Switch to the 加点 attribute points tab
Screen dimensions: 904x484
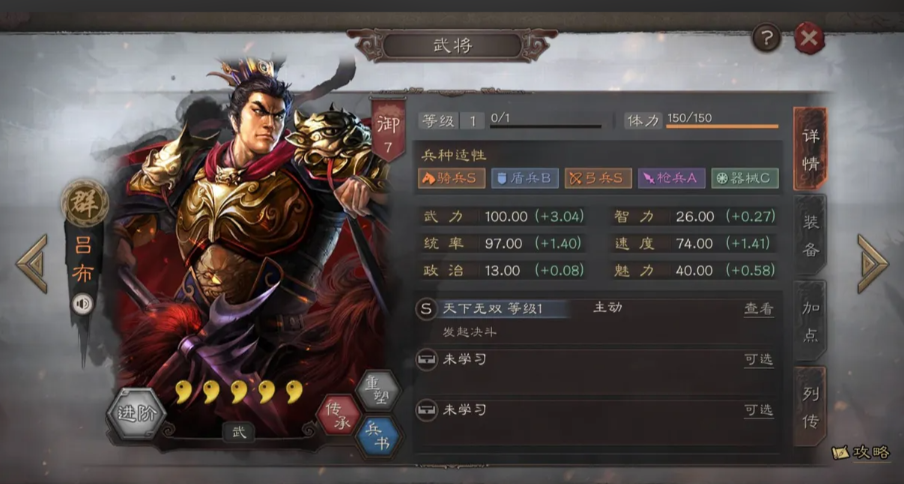[x=810, y=321]
